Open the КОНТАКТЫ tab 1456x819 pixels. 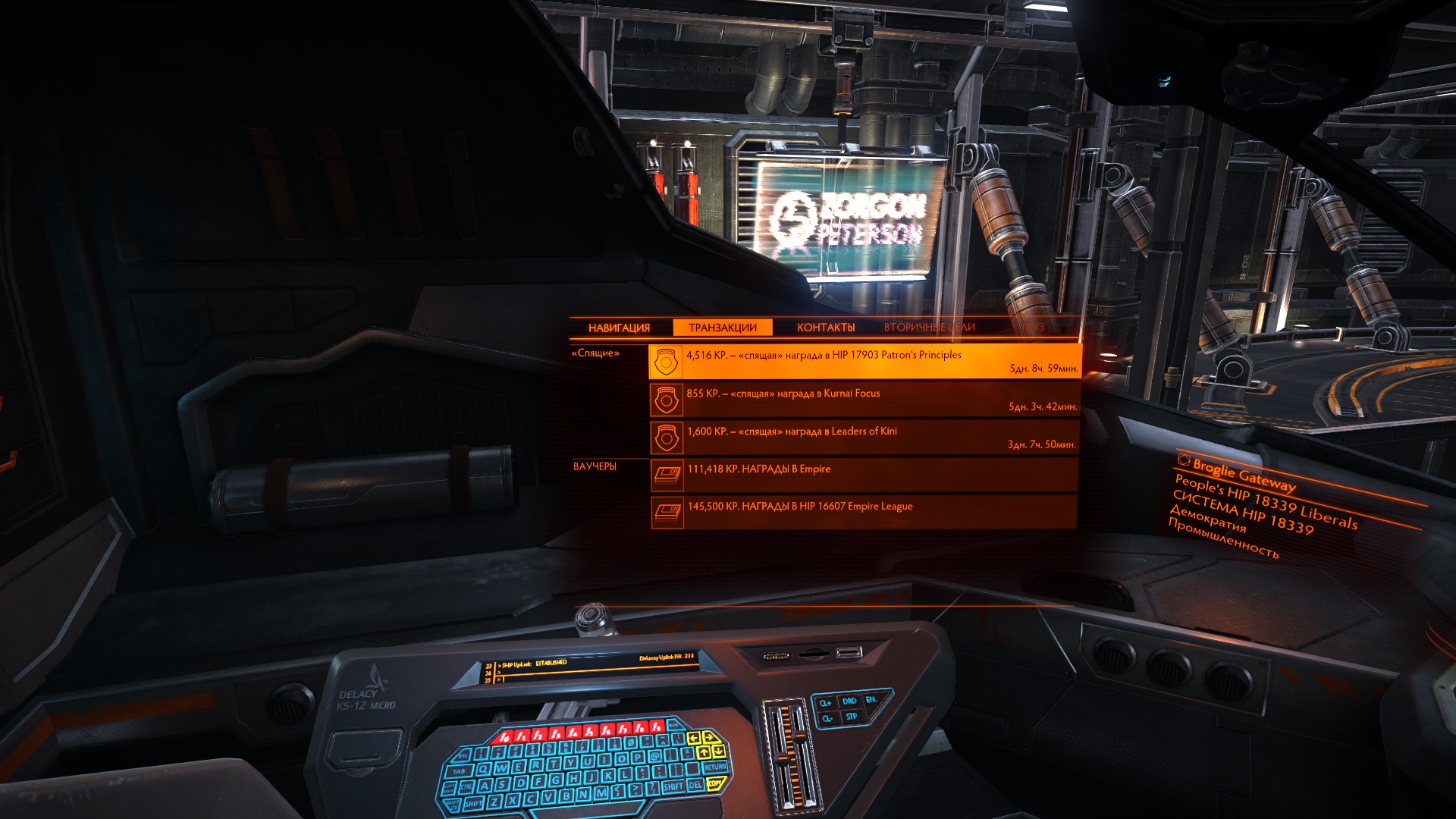[826, 328]
